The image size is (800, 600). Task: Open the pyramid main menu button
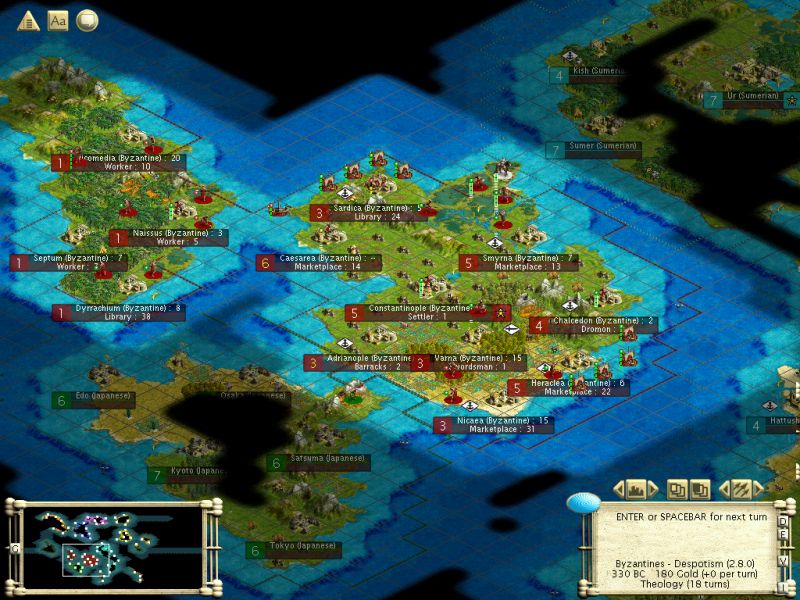point(28,20)
